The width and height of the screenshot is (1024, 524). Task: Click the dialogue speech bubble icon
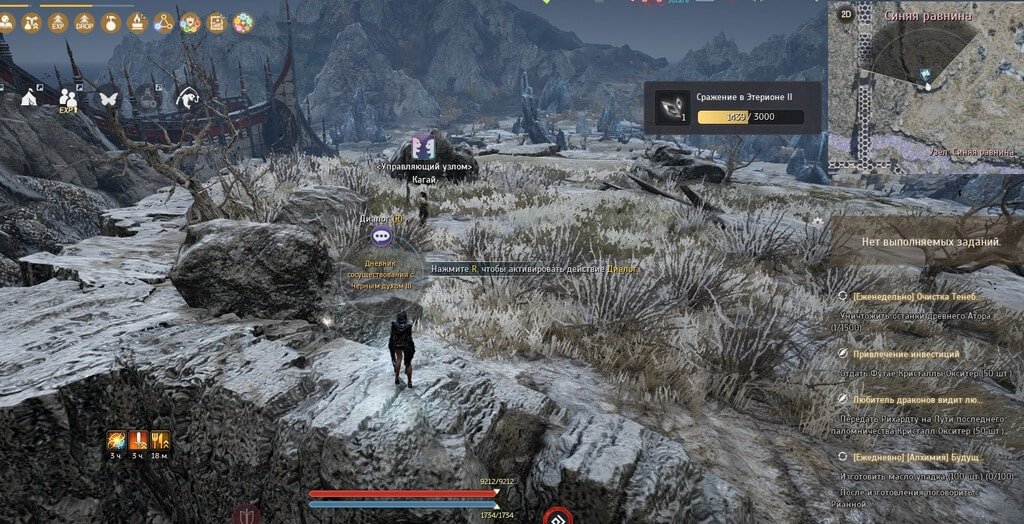pyautogui.click(x=381, y=236)
